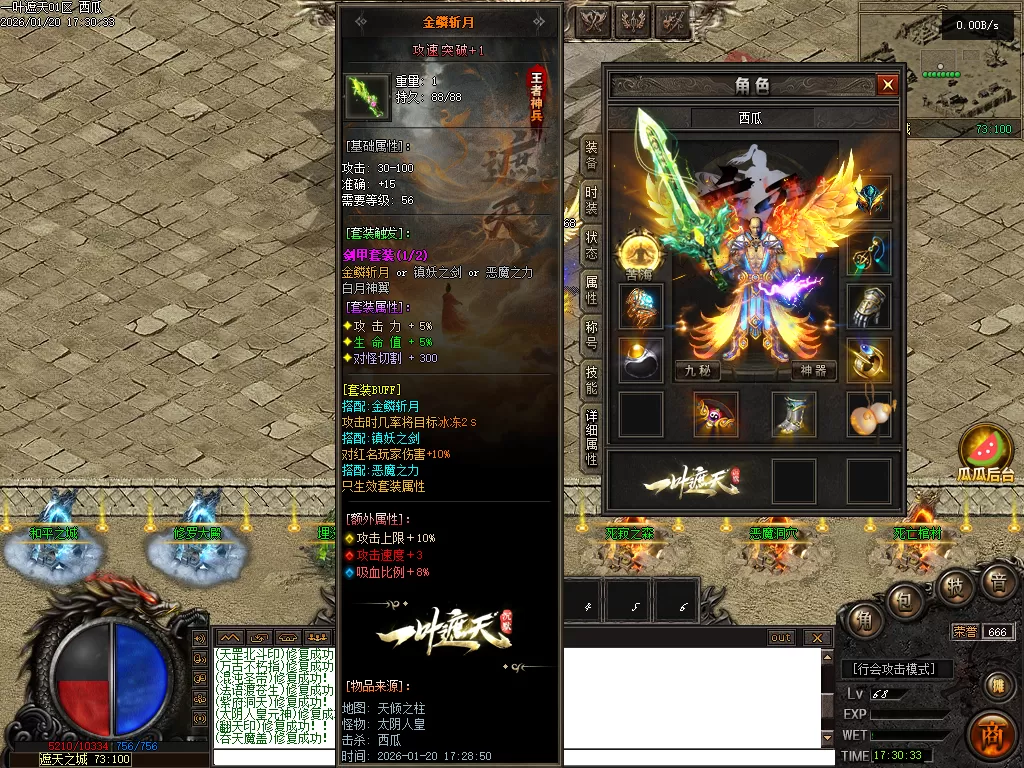Switch to the 装备 equipment tab
Image resolution: width=1024 pixels, height=768 pixels.
click(x=591, y=154)
